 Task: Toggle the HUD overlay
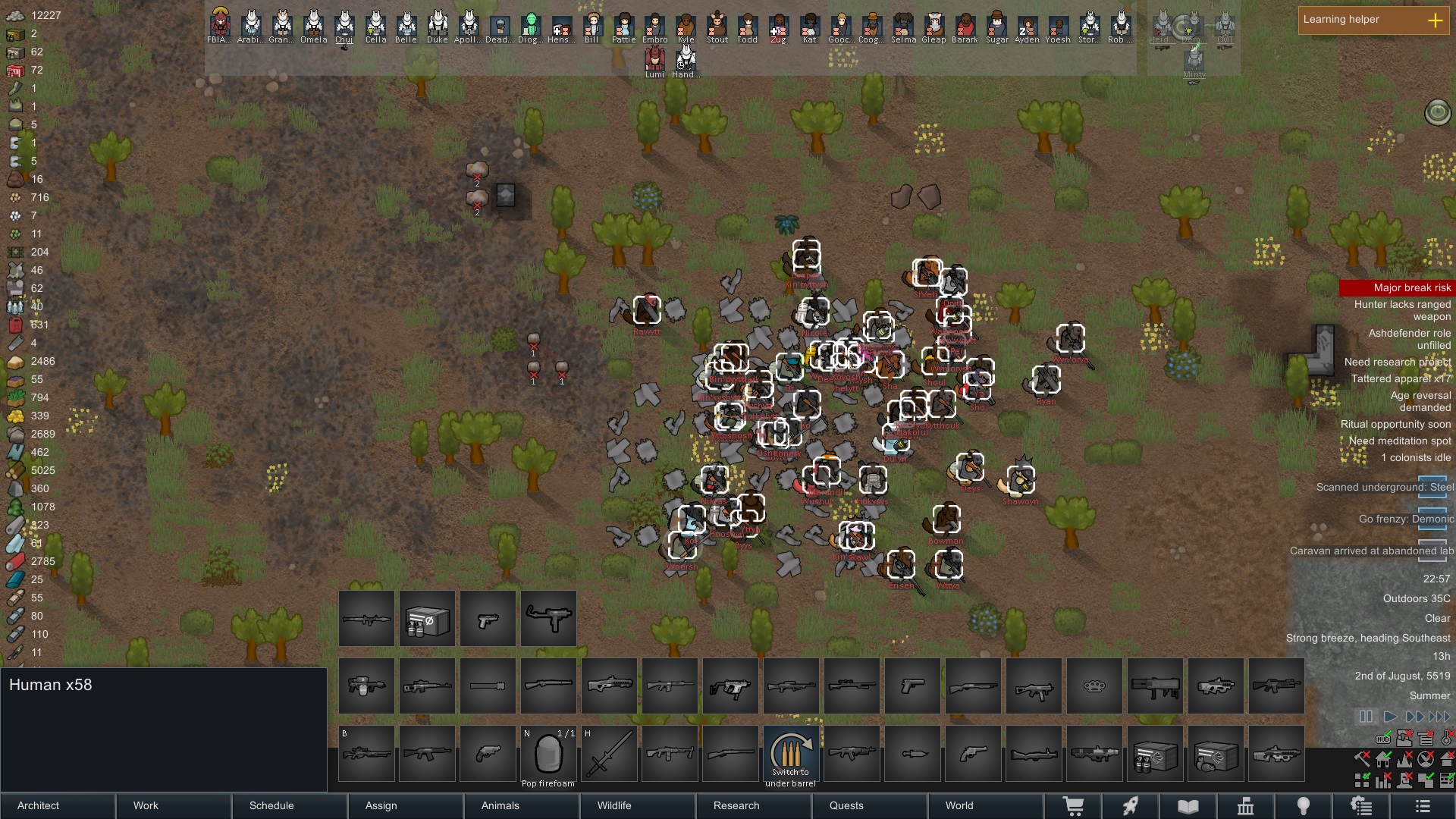coord(1382,737)
